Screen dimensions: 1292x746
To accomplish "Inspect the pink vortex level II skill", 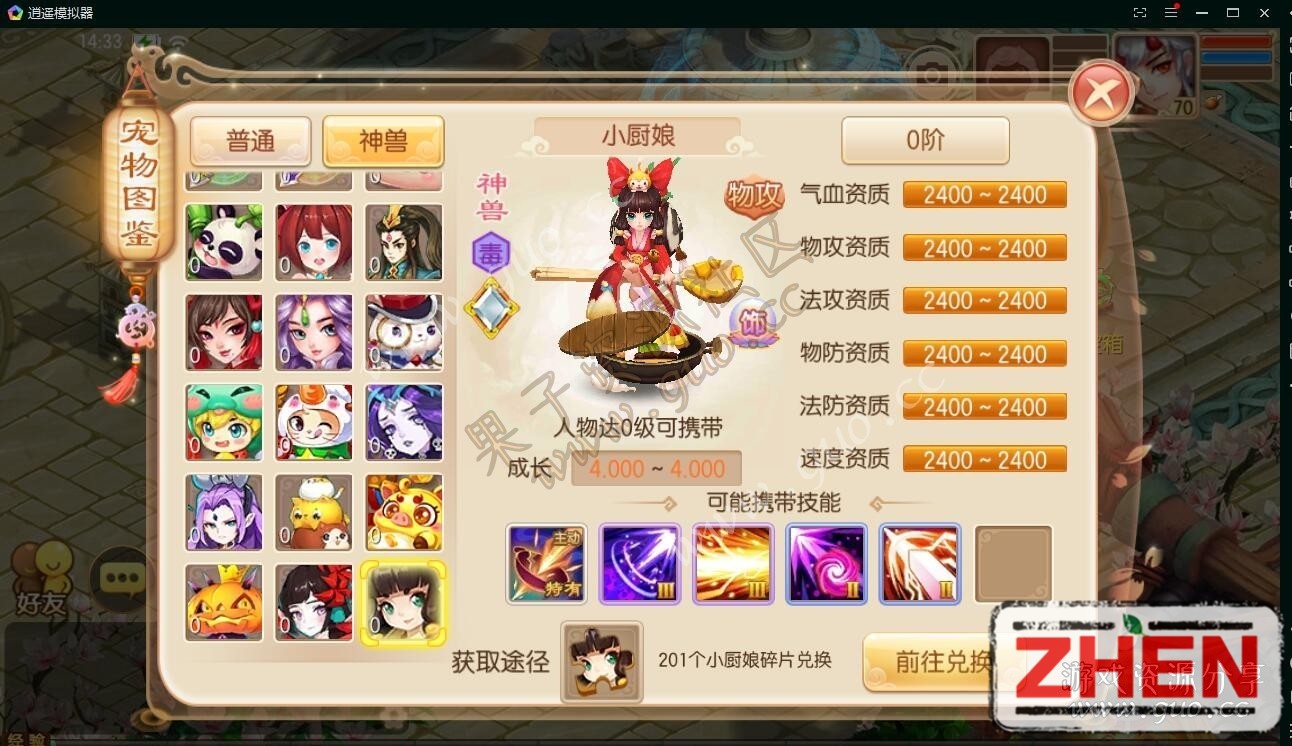I will coord(826,564).
